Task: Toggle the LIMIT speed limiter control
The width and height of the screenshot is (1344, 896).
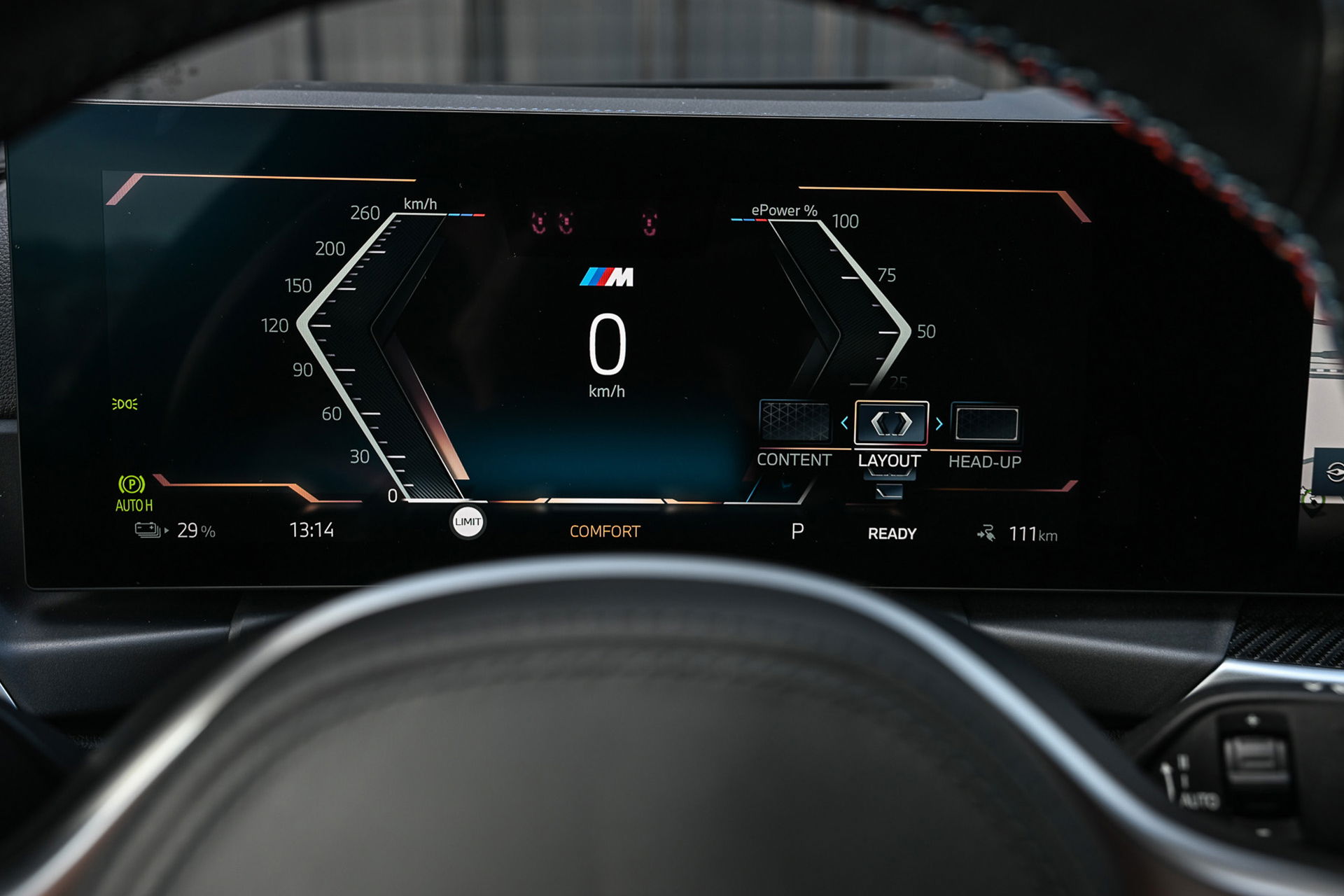Action: pyautogui.click(x=468, y=521)
